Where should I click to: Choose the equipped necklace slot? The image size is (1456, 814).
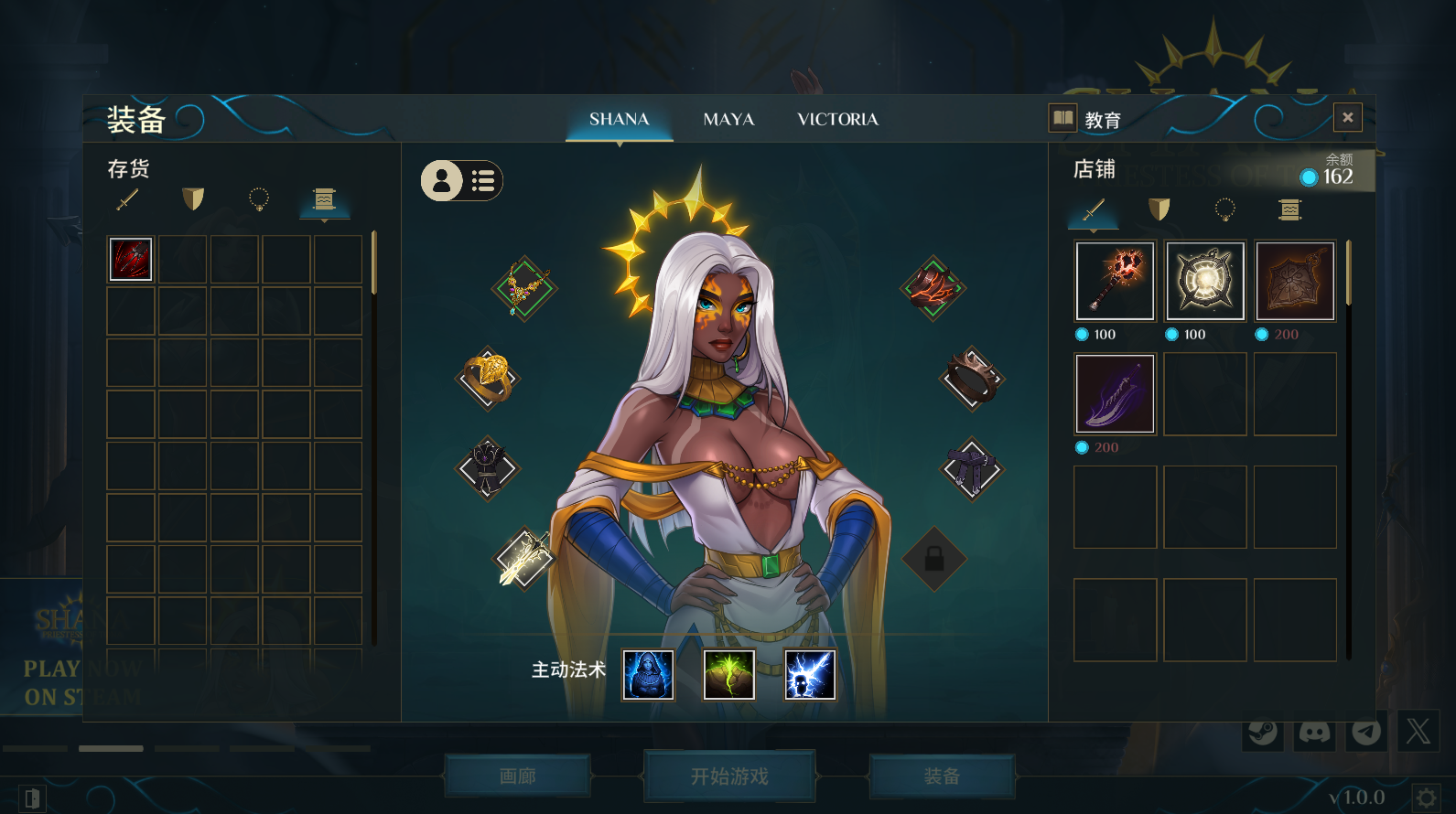pyautogui.click(x=524, y=288)
